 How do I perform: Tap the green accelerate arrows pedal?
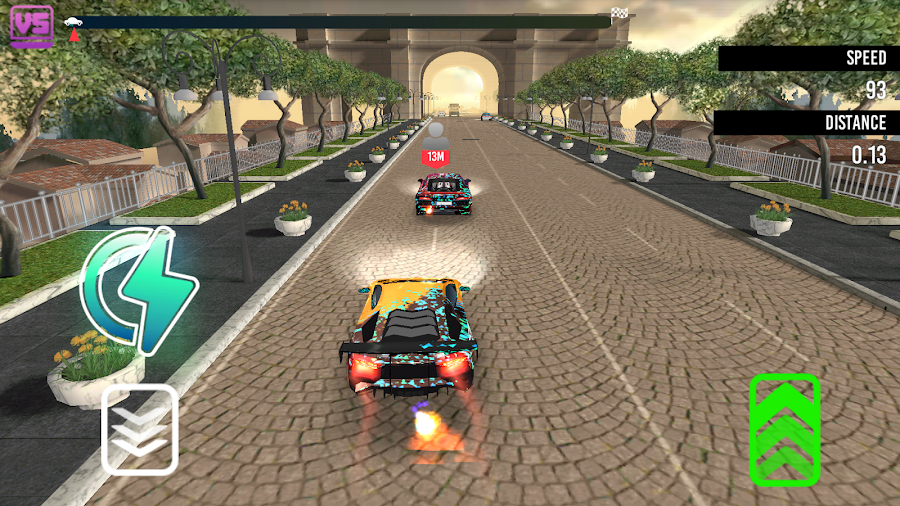click(x=784, y=430)
